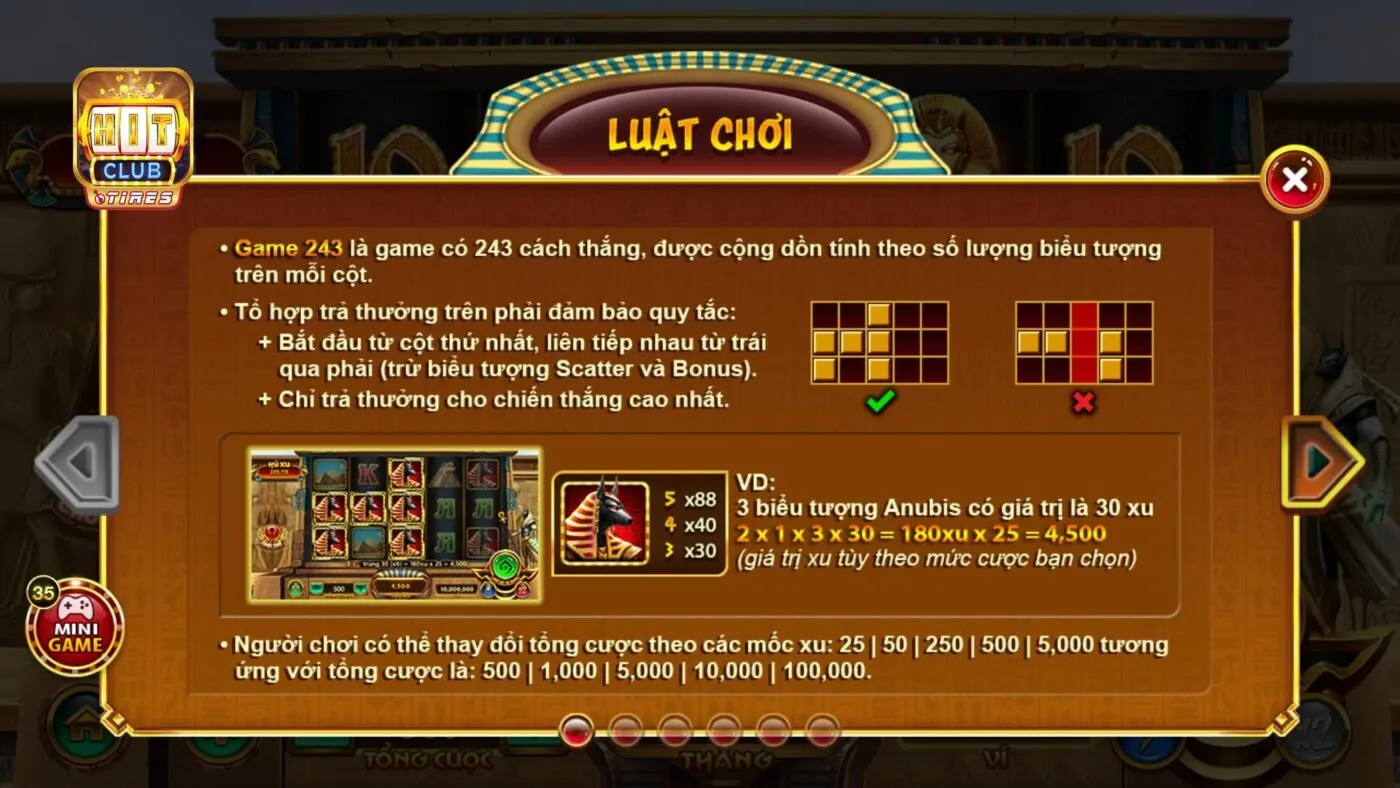Click the Luật Chơi title banner
The height and width of the screenshot is (788, 1400).
[700, 132]
